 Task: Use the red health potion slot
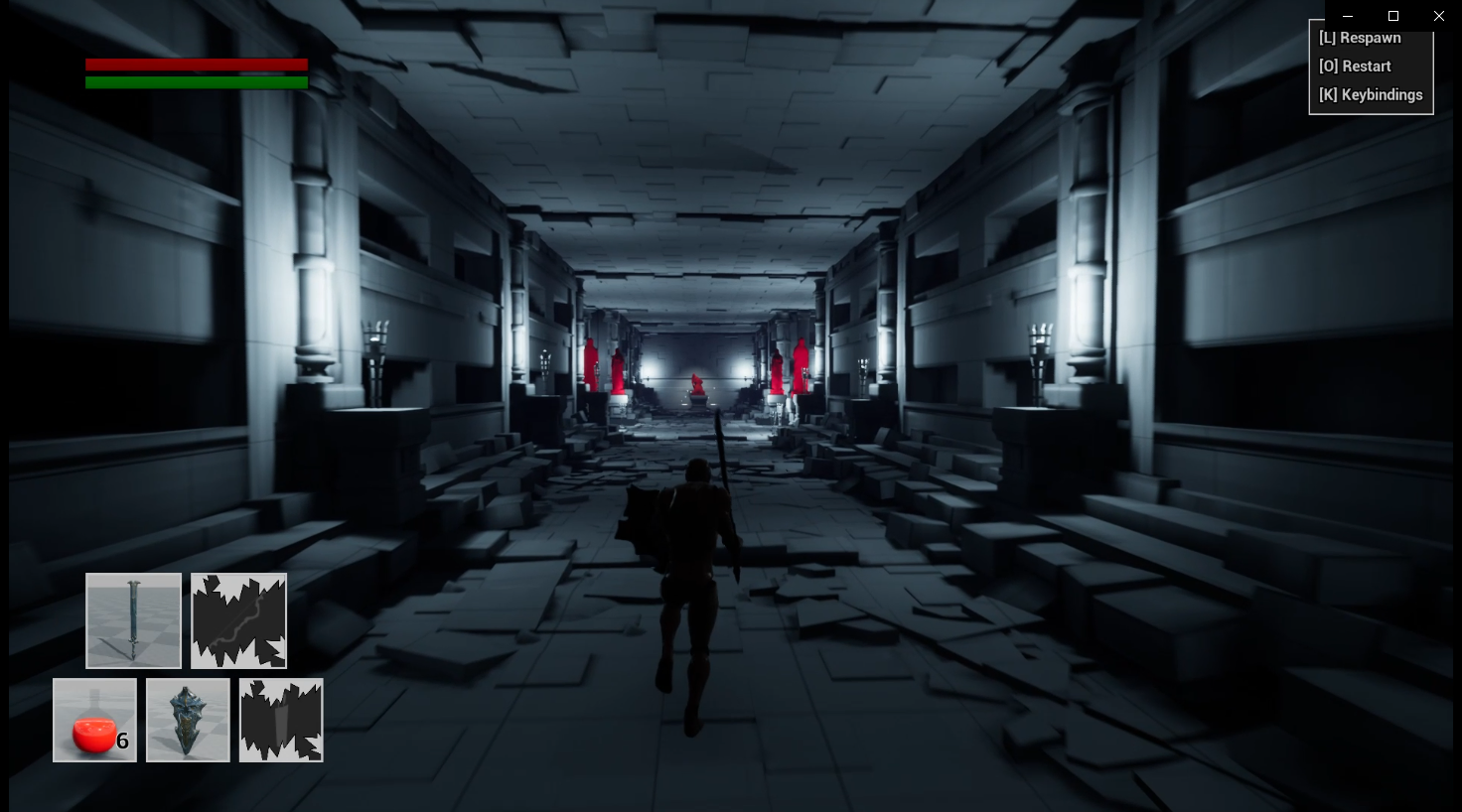94,721
